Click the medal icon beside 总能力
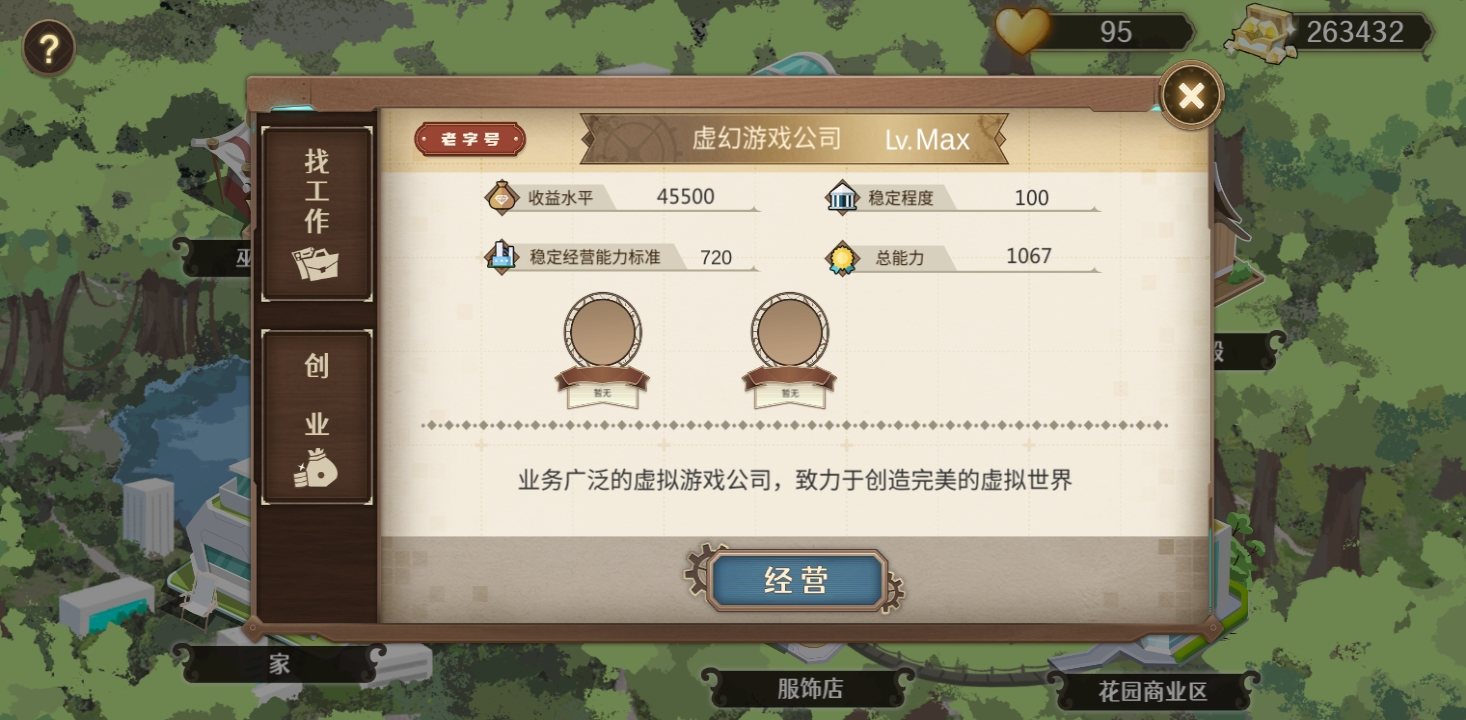 (841, 257)
